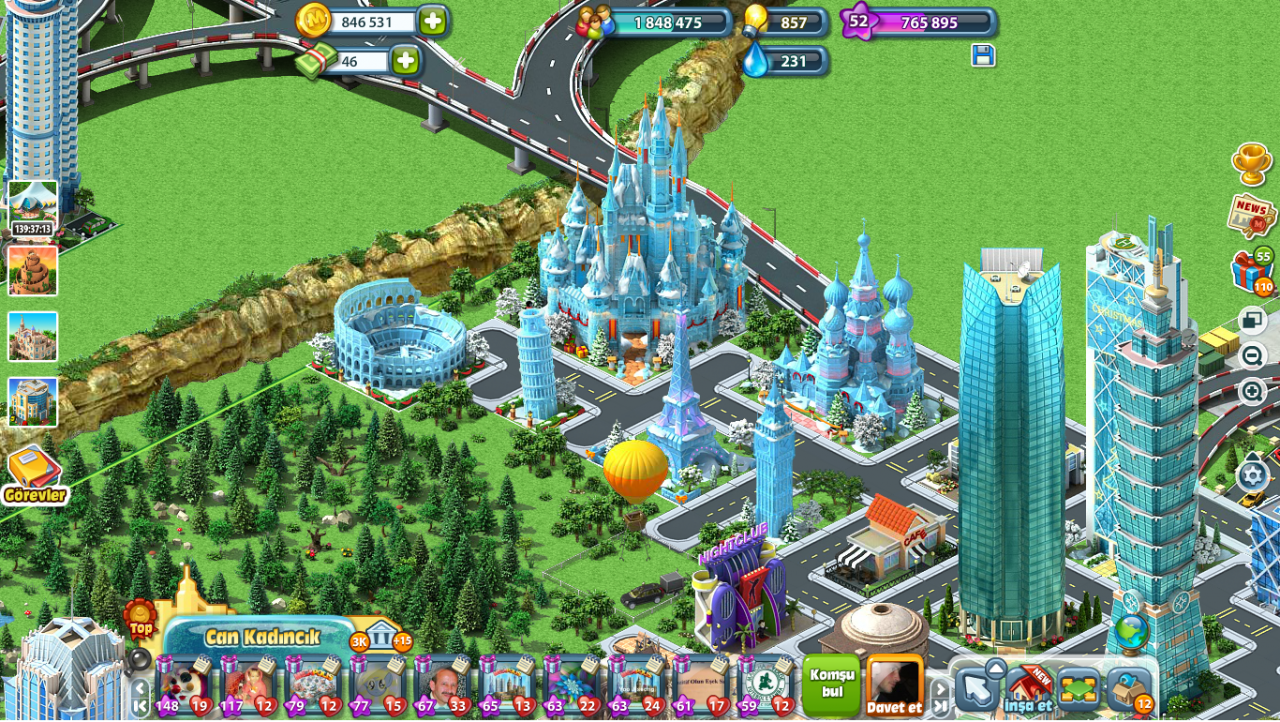Open the gift box with badge 55
Image resolution: width=1280 pixels, height=722 pixels.
coord(1250,272)
